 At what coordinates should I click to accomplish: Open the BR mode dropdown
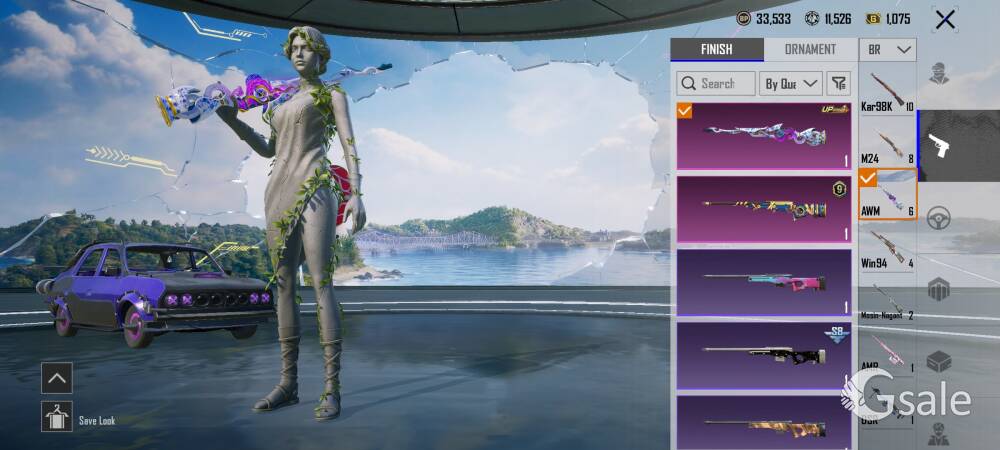(889, 50)
